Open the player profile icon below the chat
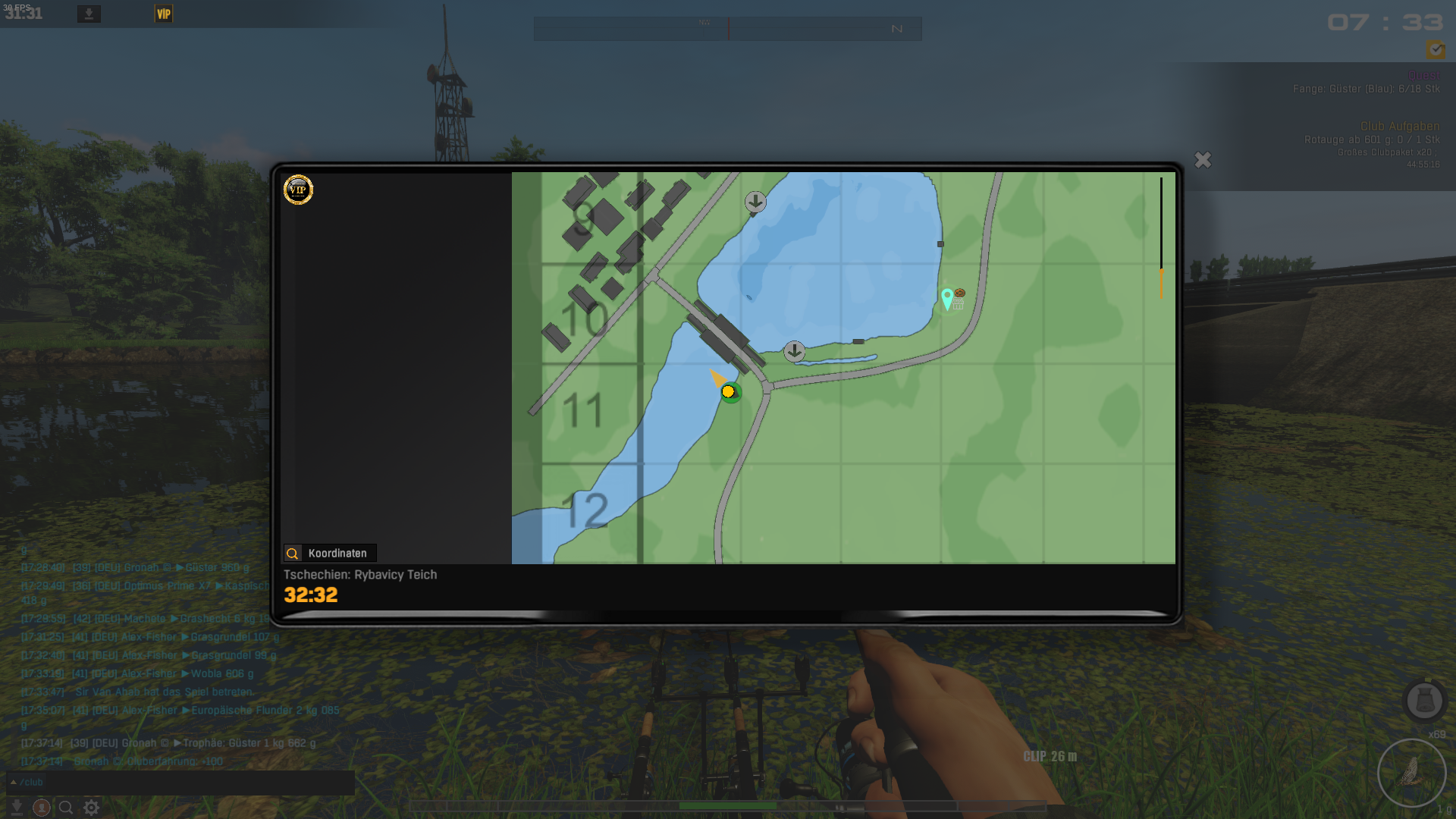 42,808
